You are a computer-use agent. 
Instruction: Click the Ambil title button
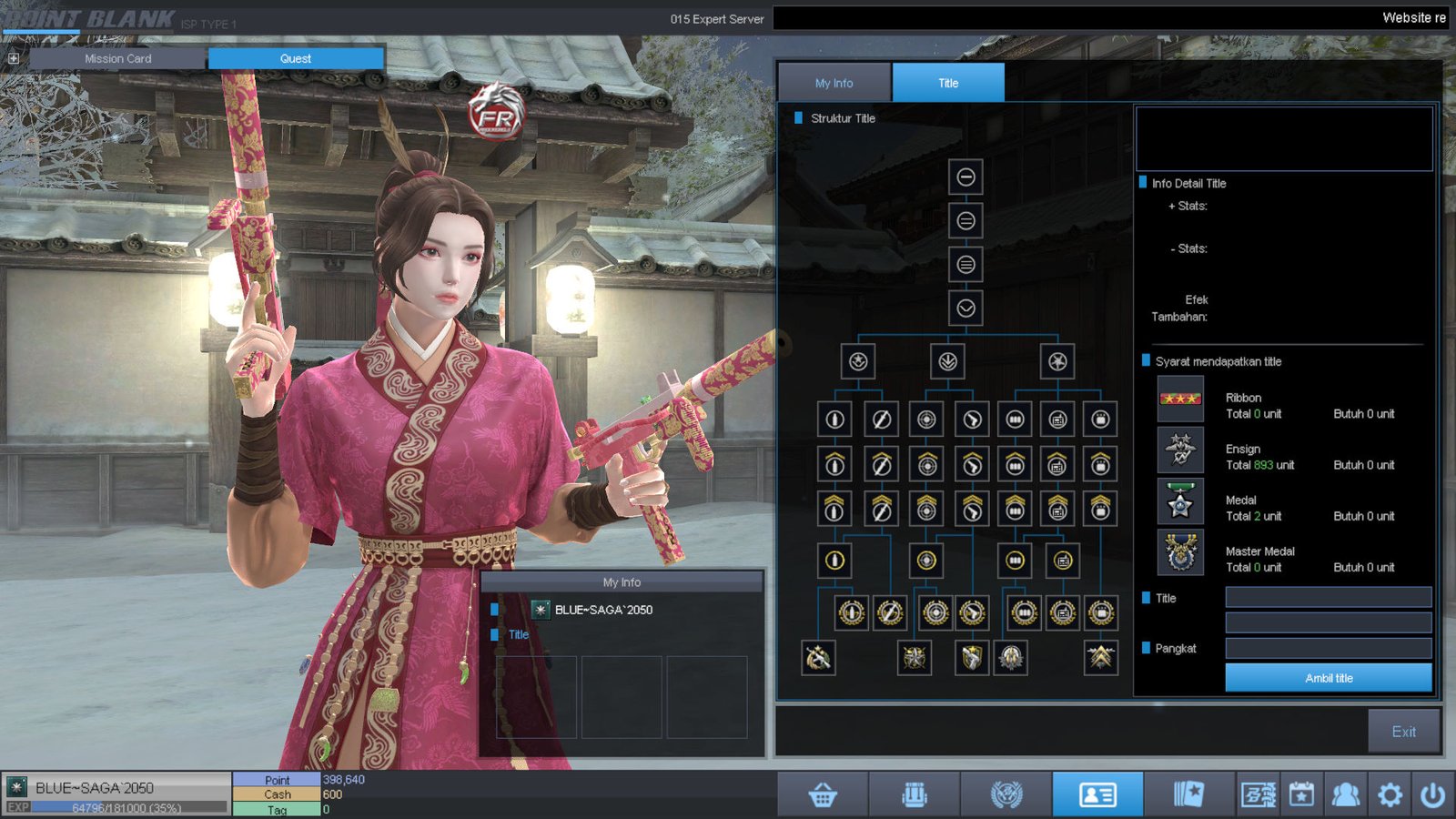coord(1328,678)
